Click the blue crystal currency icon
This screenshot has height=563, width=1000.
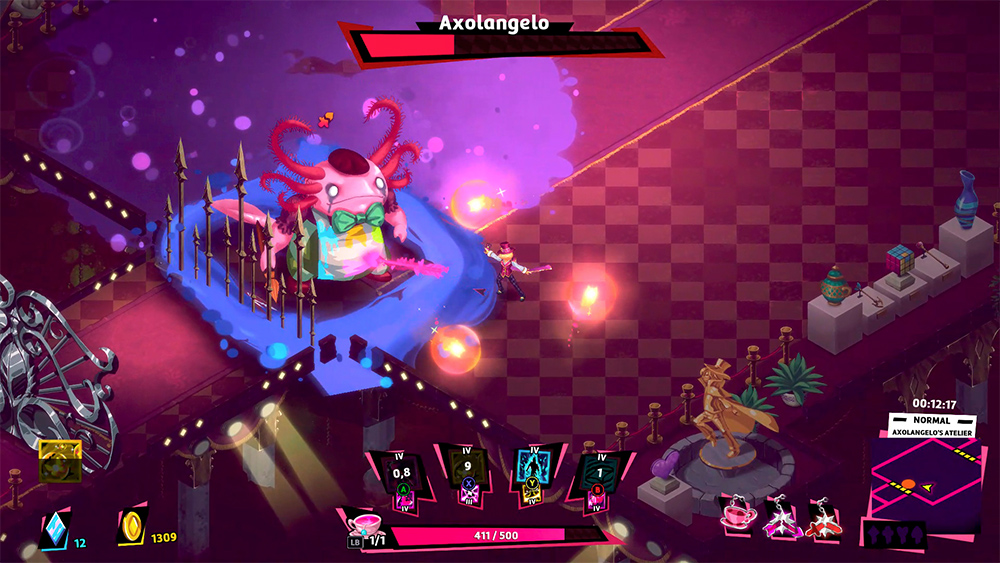(x=54, y=528)
